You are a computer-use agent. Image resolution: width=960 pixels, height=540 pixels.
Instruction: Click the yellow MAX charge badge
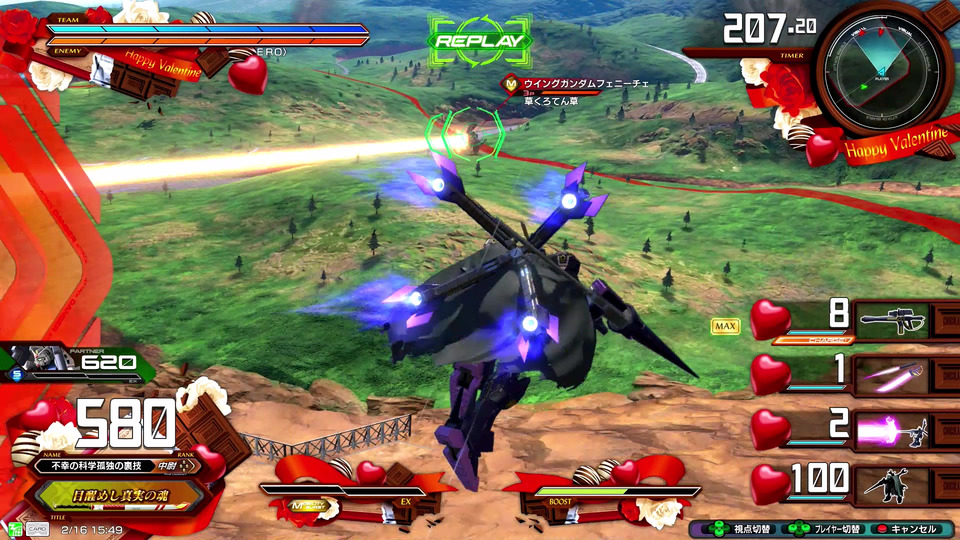point(725,326)
